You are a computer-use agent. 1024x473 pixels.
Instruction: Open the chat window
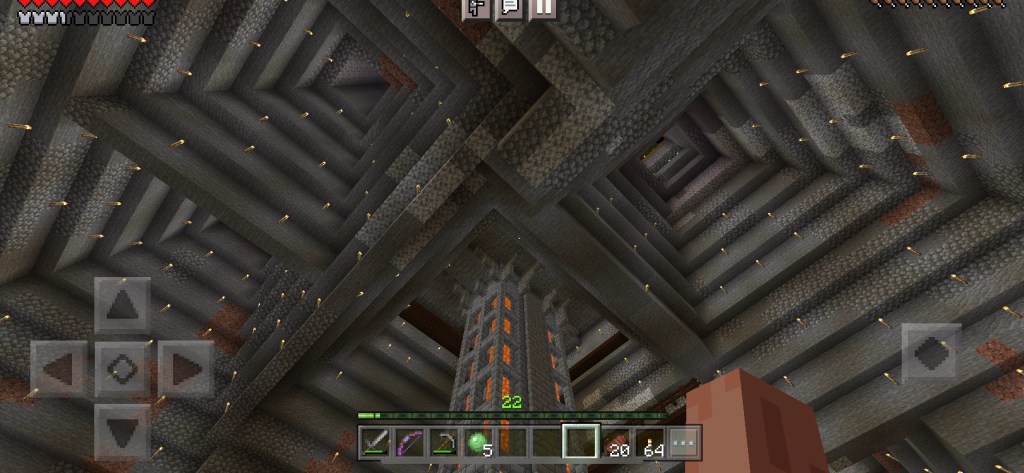509,9
